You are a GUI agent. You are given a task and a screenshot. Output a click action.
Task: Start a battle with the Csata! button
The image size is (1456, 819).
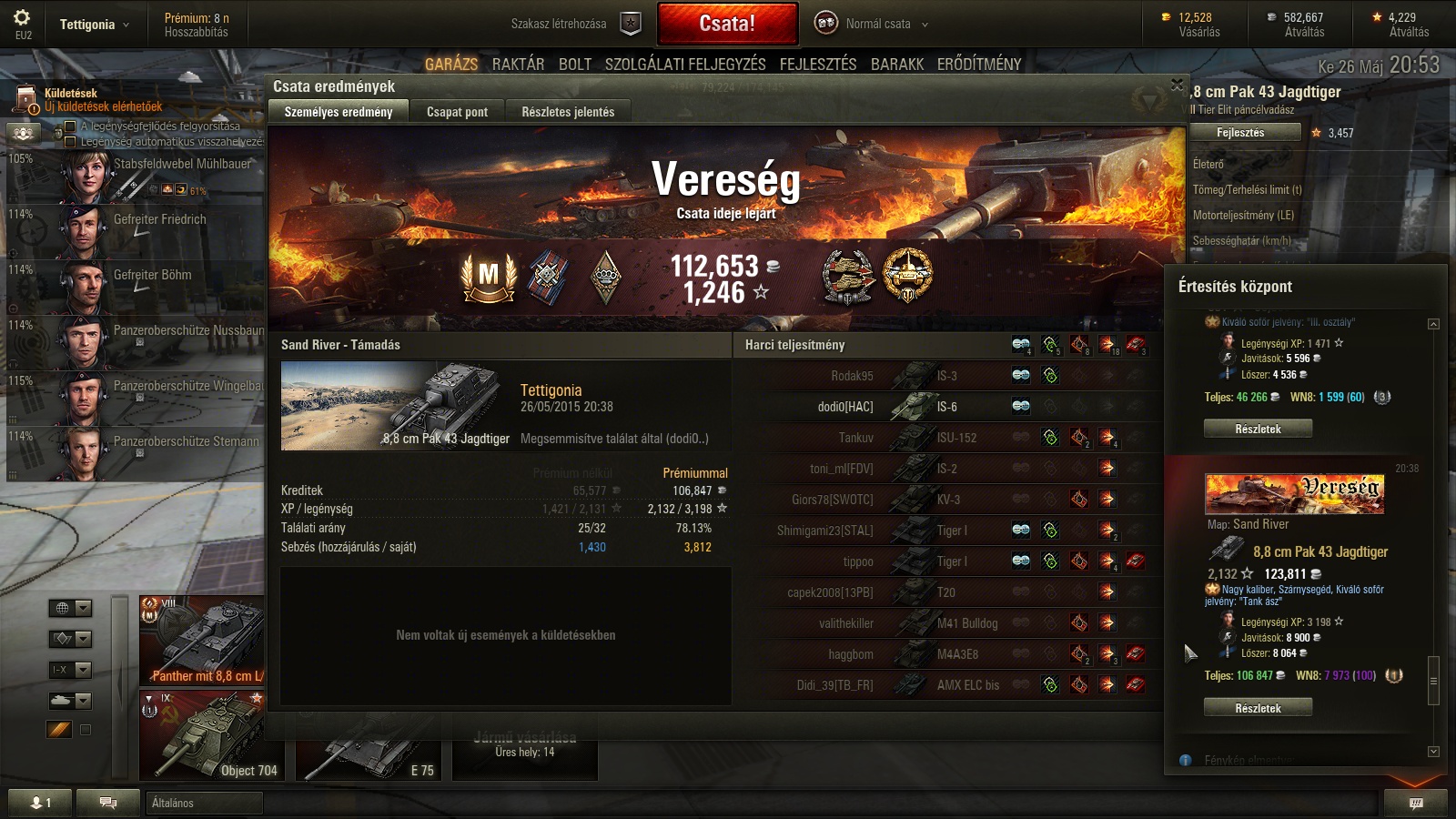tap(727, 24)
